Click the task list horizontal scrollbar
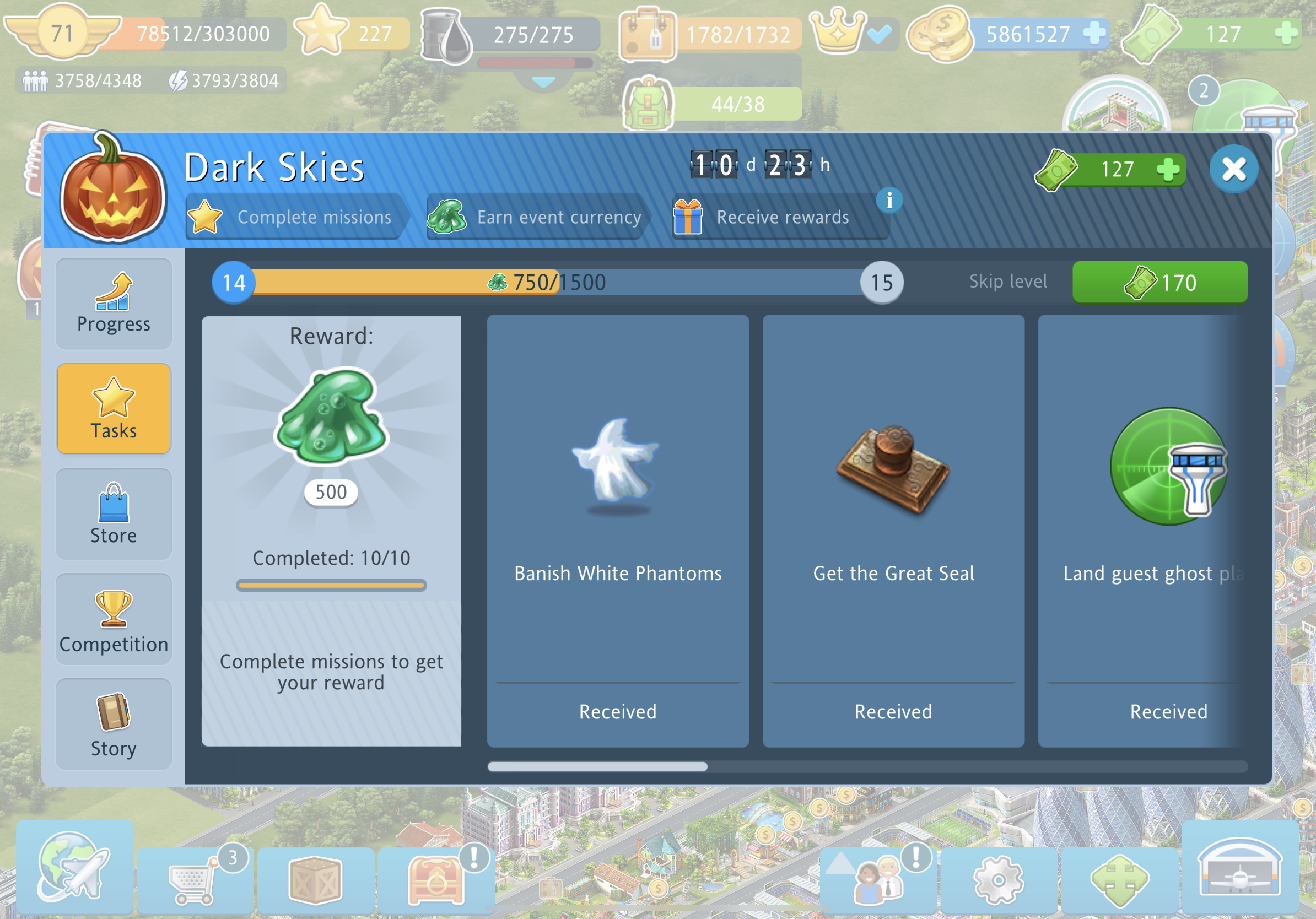Viewport: 1316px width, 919px height. pos(597,766)
